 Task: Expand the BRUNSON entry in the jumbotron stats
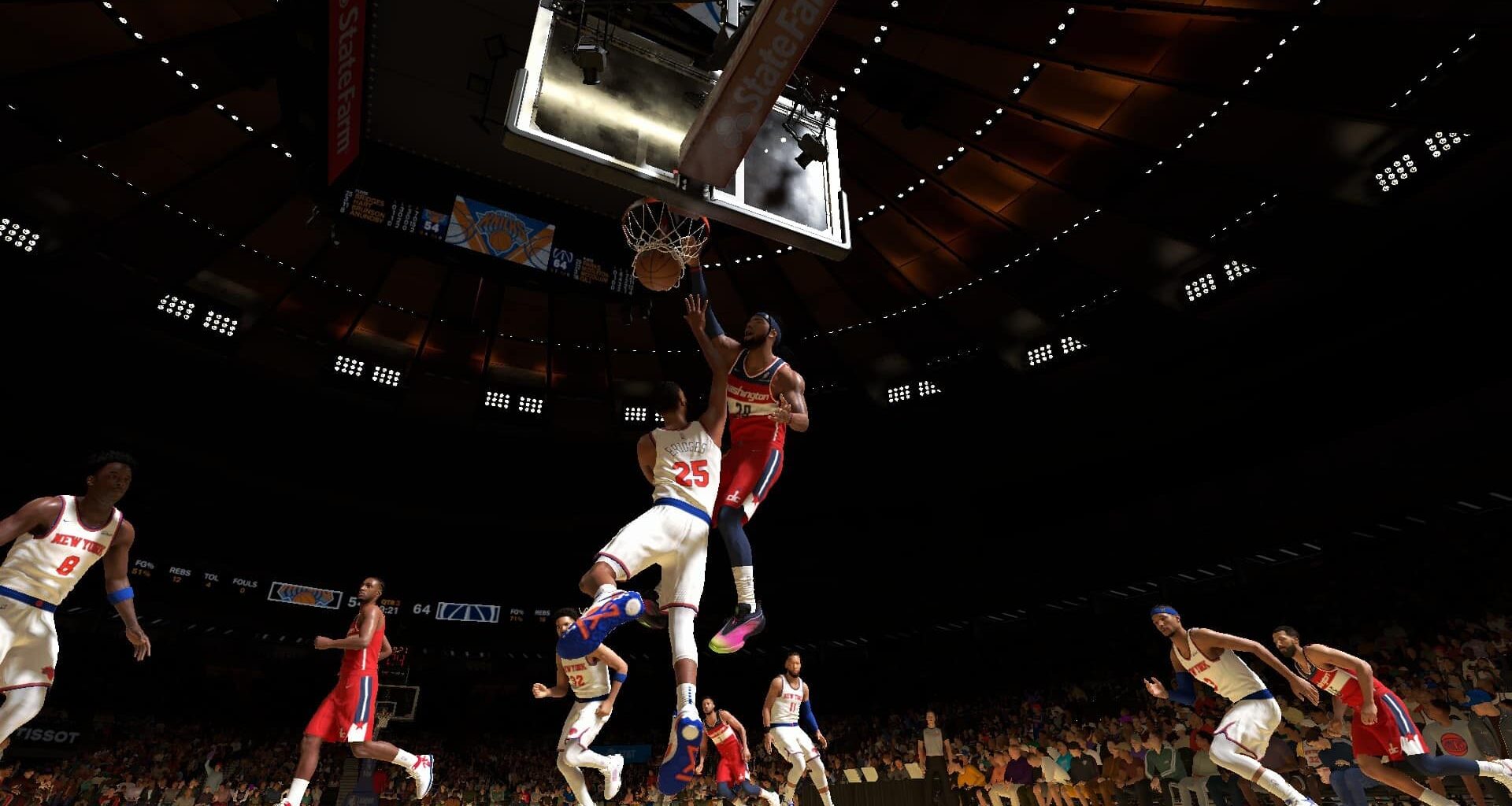coord(369,211)
